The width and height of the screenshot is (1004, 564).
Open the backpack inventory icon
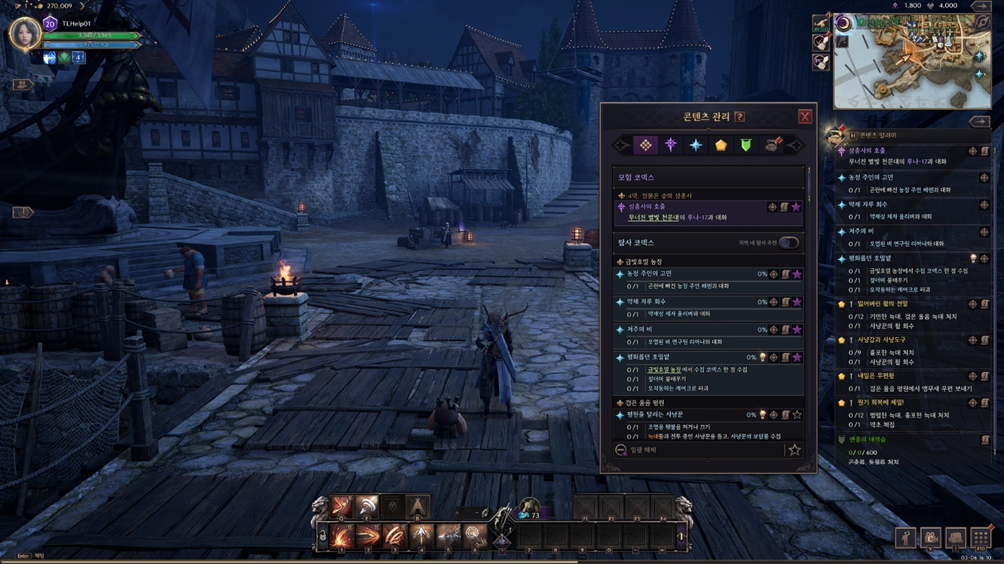pyautogui.click(x=930, y=538)
